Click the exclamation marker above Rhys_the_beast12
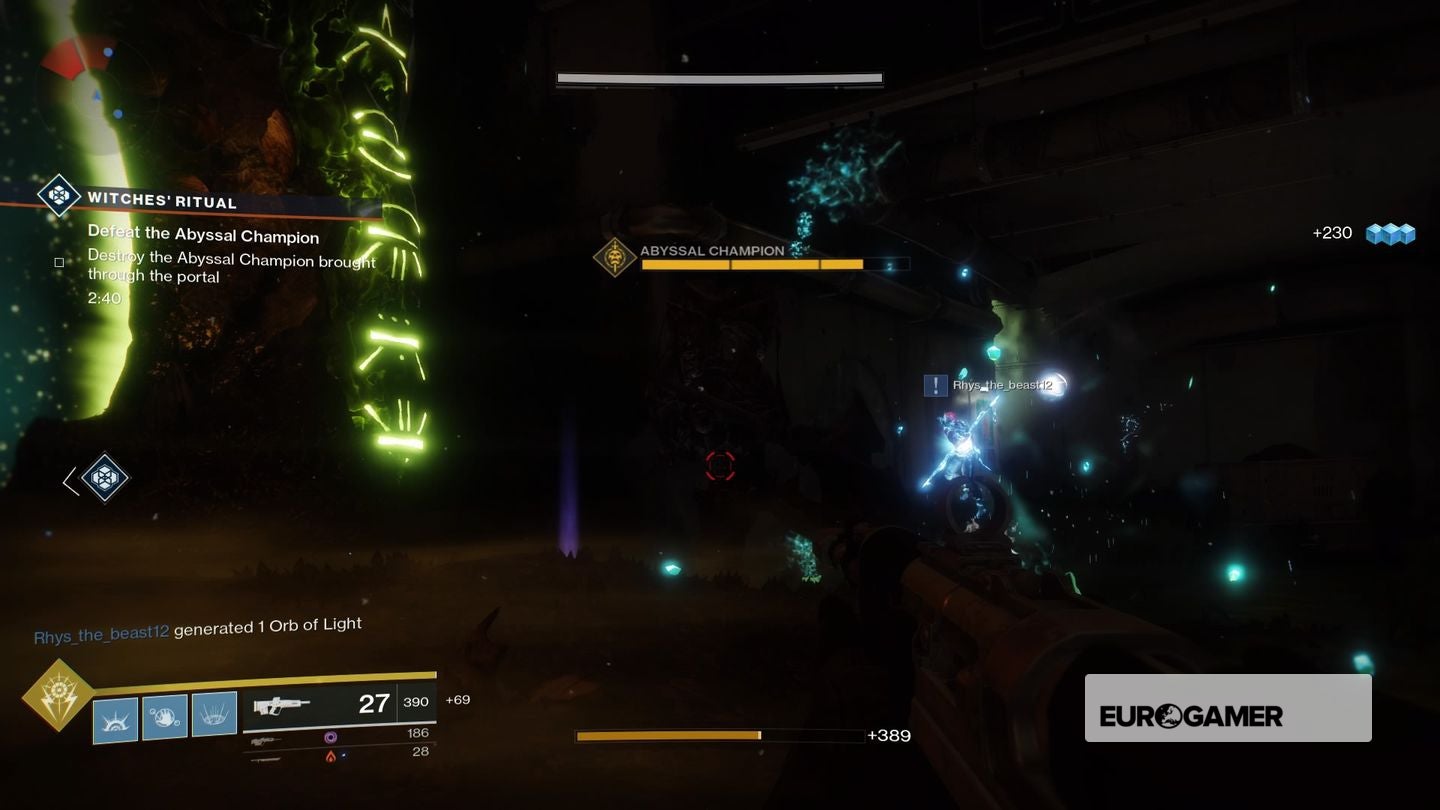The height and width of the screenshot is (810, 1440). pyautogui.click(x=934, y=384)
